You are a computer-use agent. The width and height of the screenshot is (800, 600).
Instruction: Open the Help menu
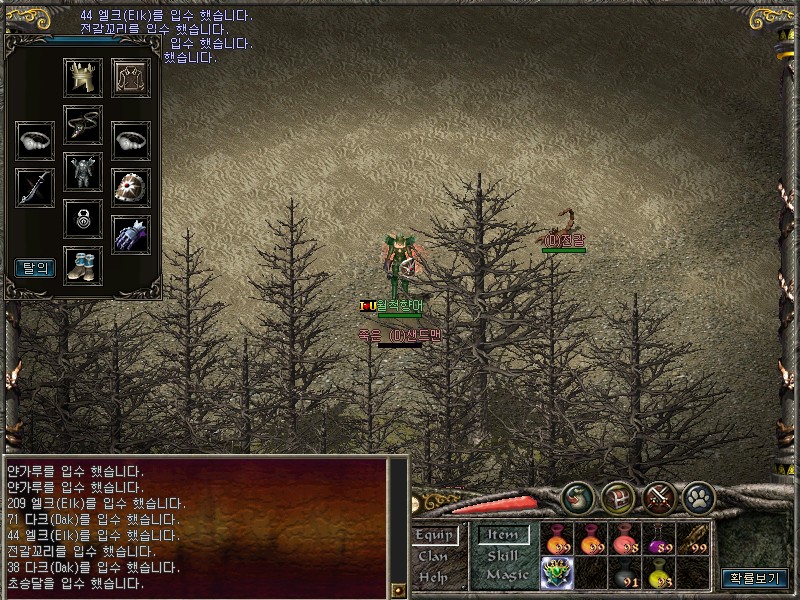coord(433,576)
